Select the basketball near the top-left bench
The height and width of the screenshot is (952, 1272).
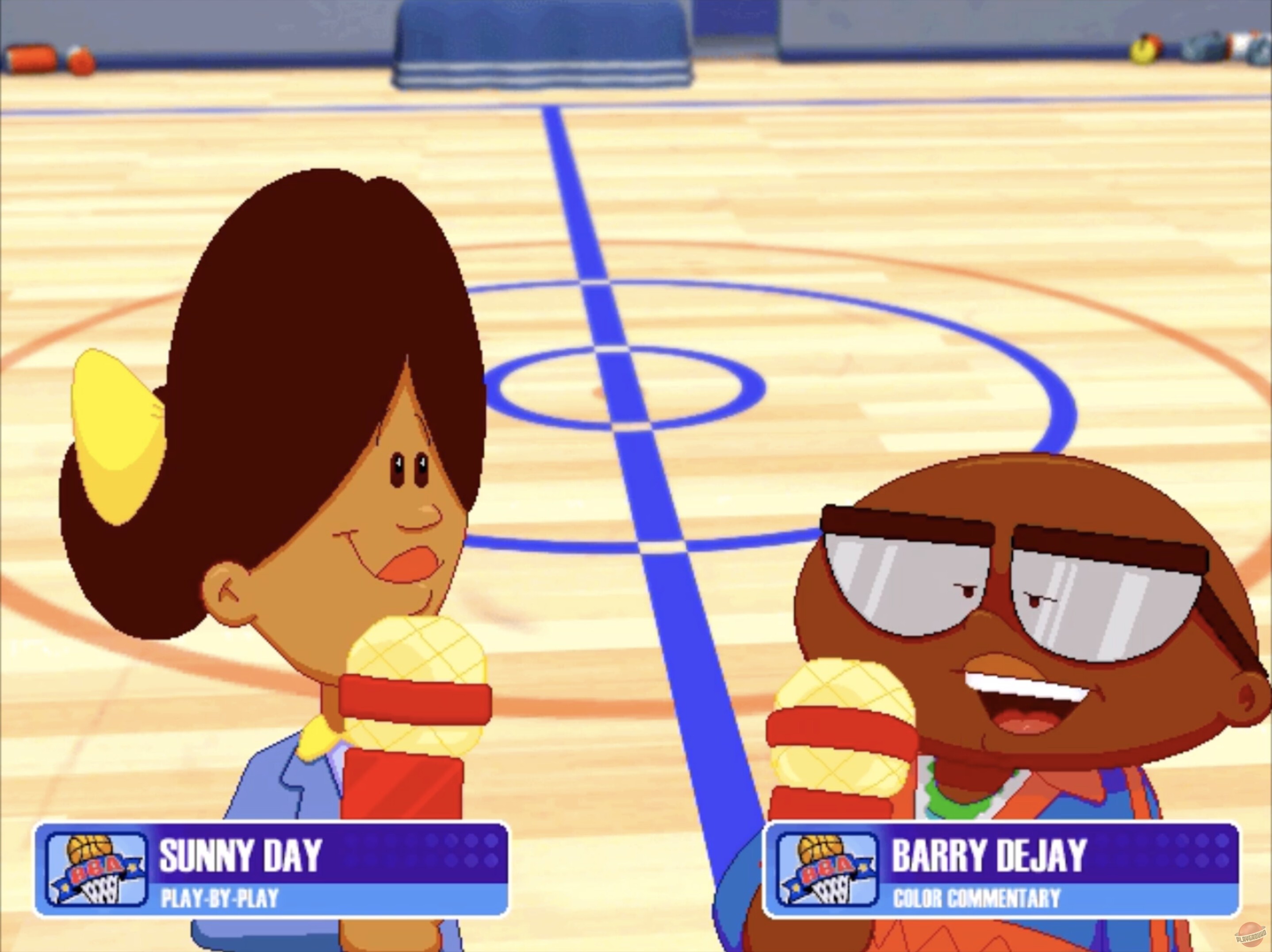click(x=80, y=61)
